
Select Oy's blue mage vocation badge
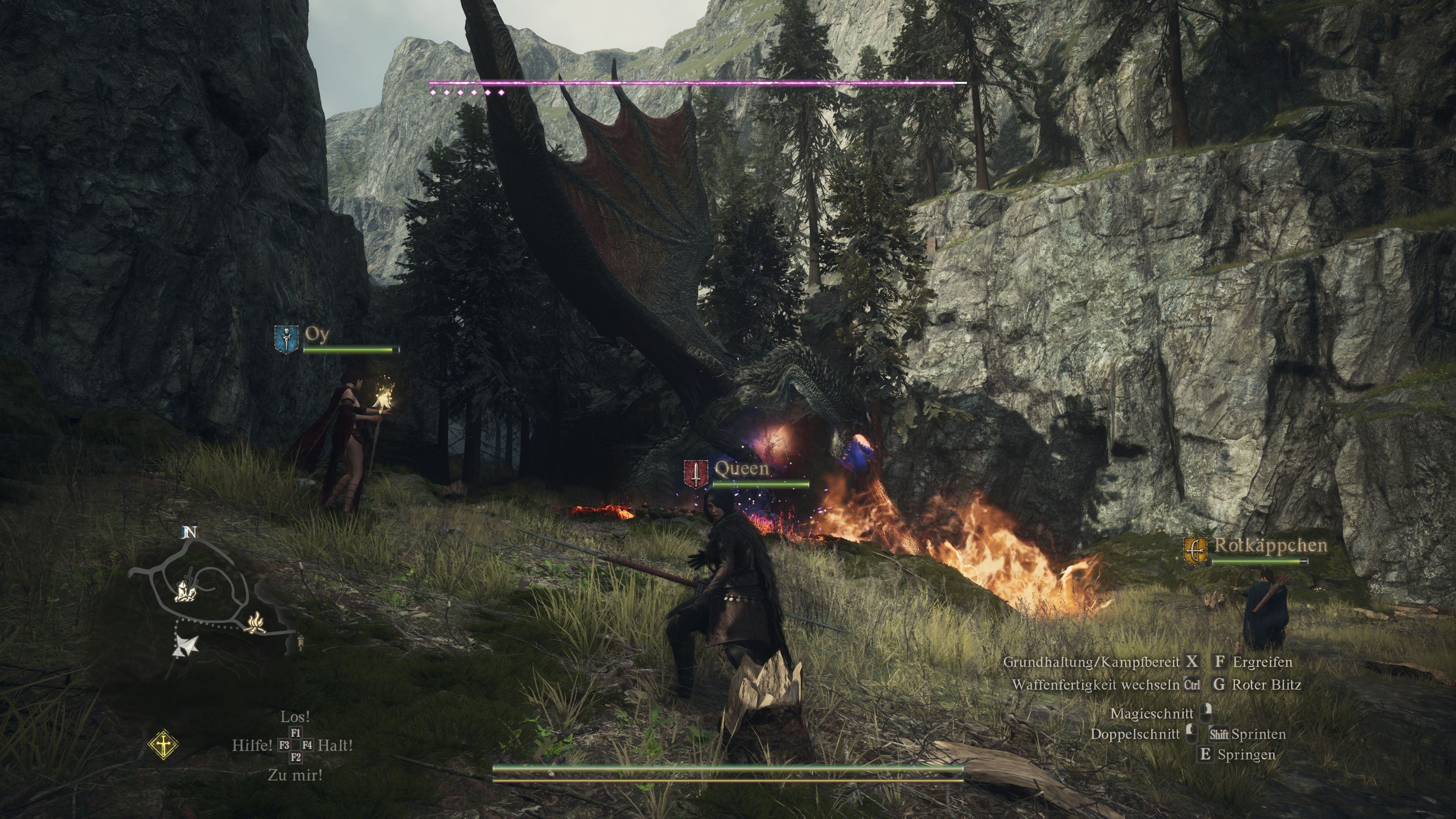pos(287,339)
